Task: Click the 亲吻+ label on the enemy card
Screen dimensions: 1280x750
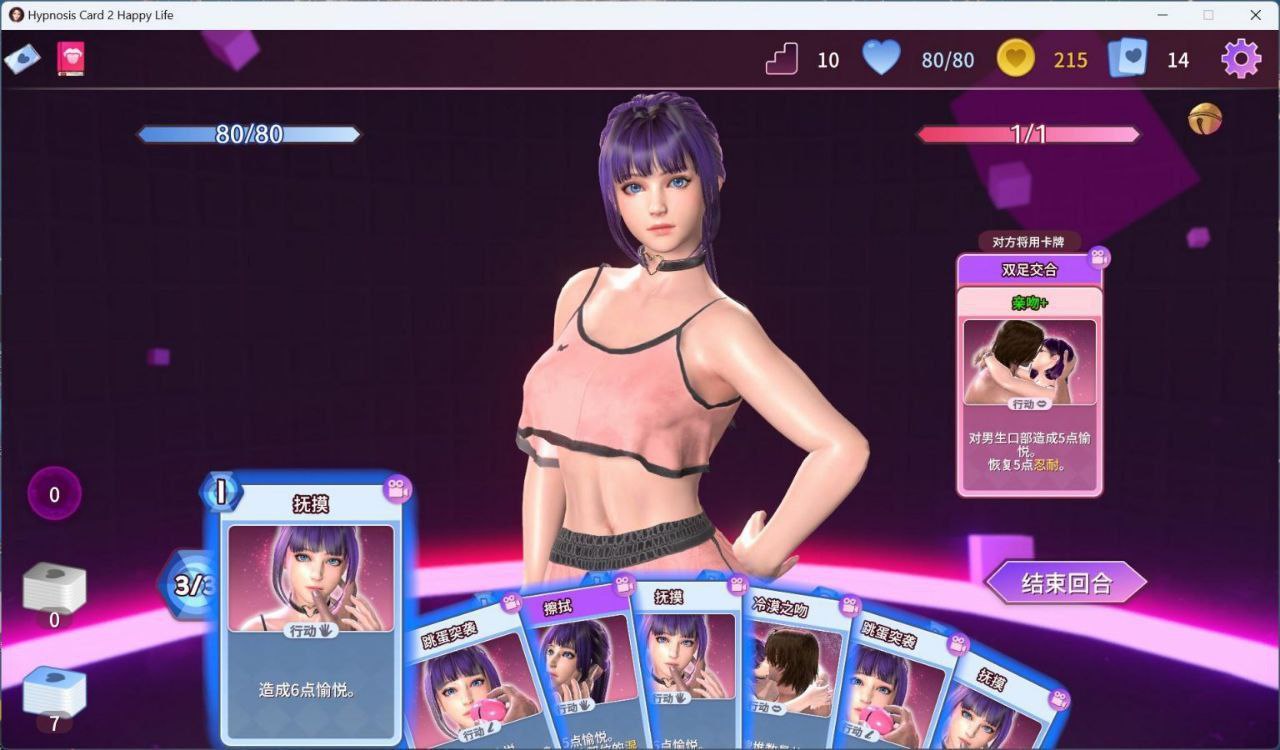Action: pos(1030,300)
